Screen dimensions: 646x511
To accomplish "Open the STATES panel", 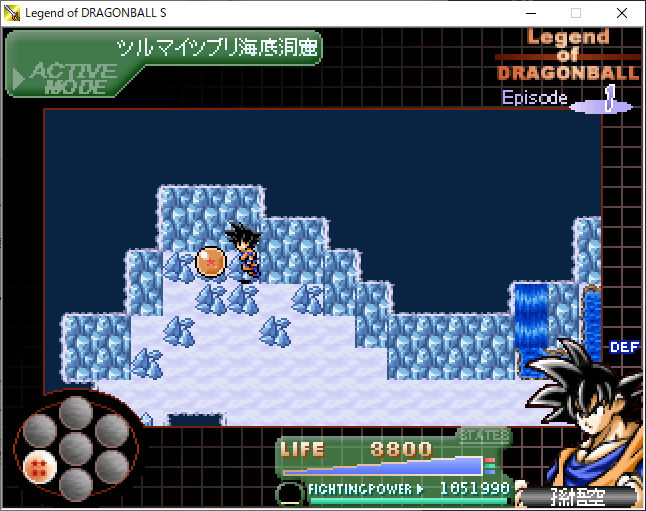I will 484,435.
